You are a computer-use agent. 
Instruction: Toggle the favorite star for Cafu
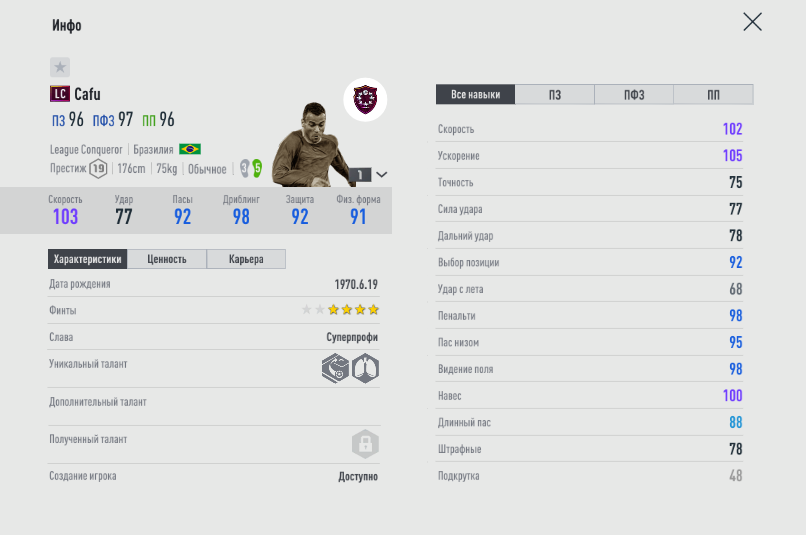pyautogui.click(x=60, y=67)
